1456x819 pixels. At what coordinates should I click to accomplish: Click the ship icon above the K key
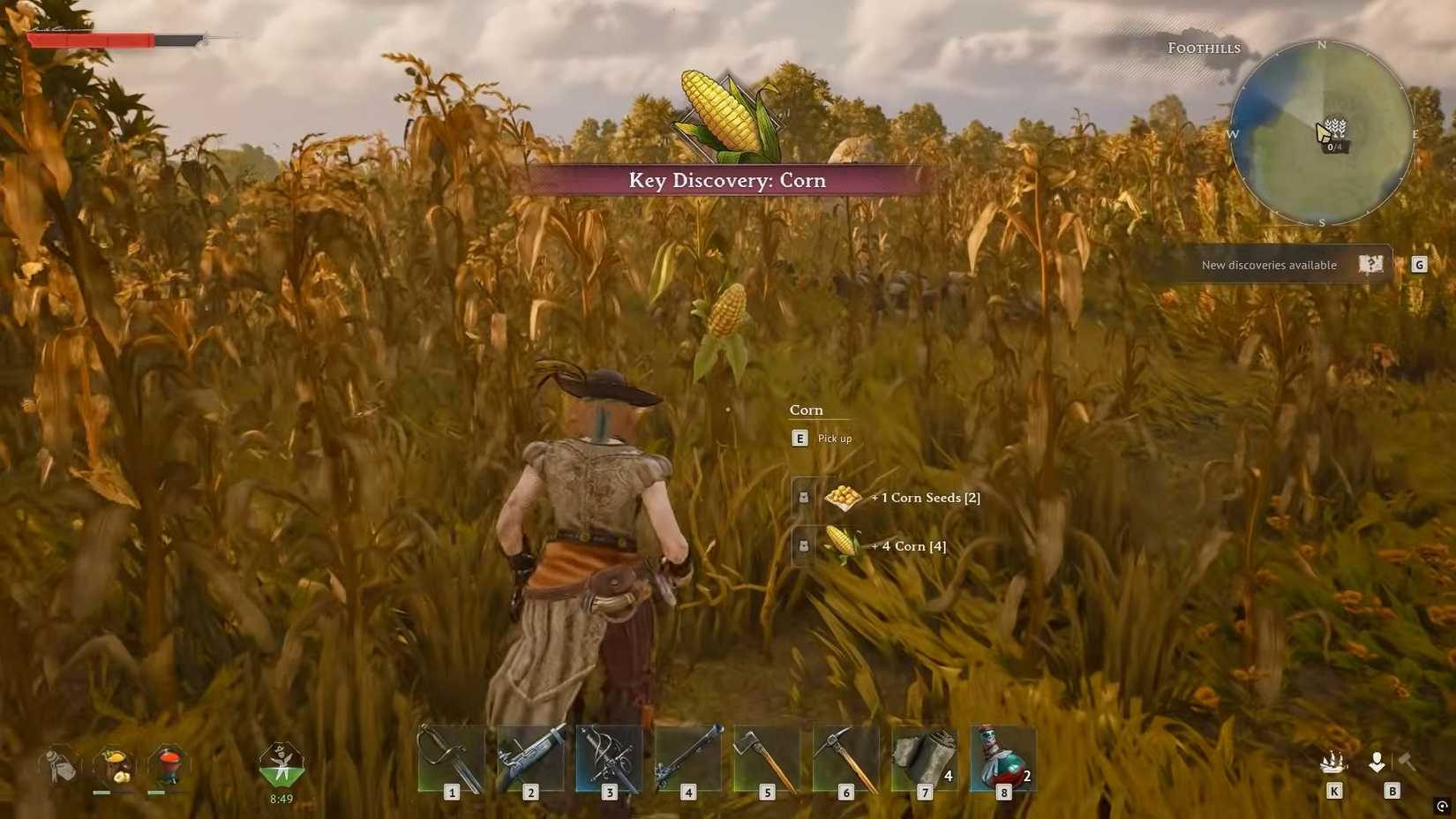coord(1335,763)
